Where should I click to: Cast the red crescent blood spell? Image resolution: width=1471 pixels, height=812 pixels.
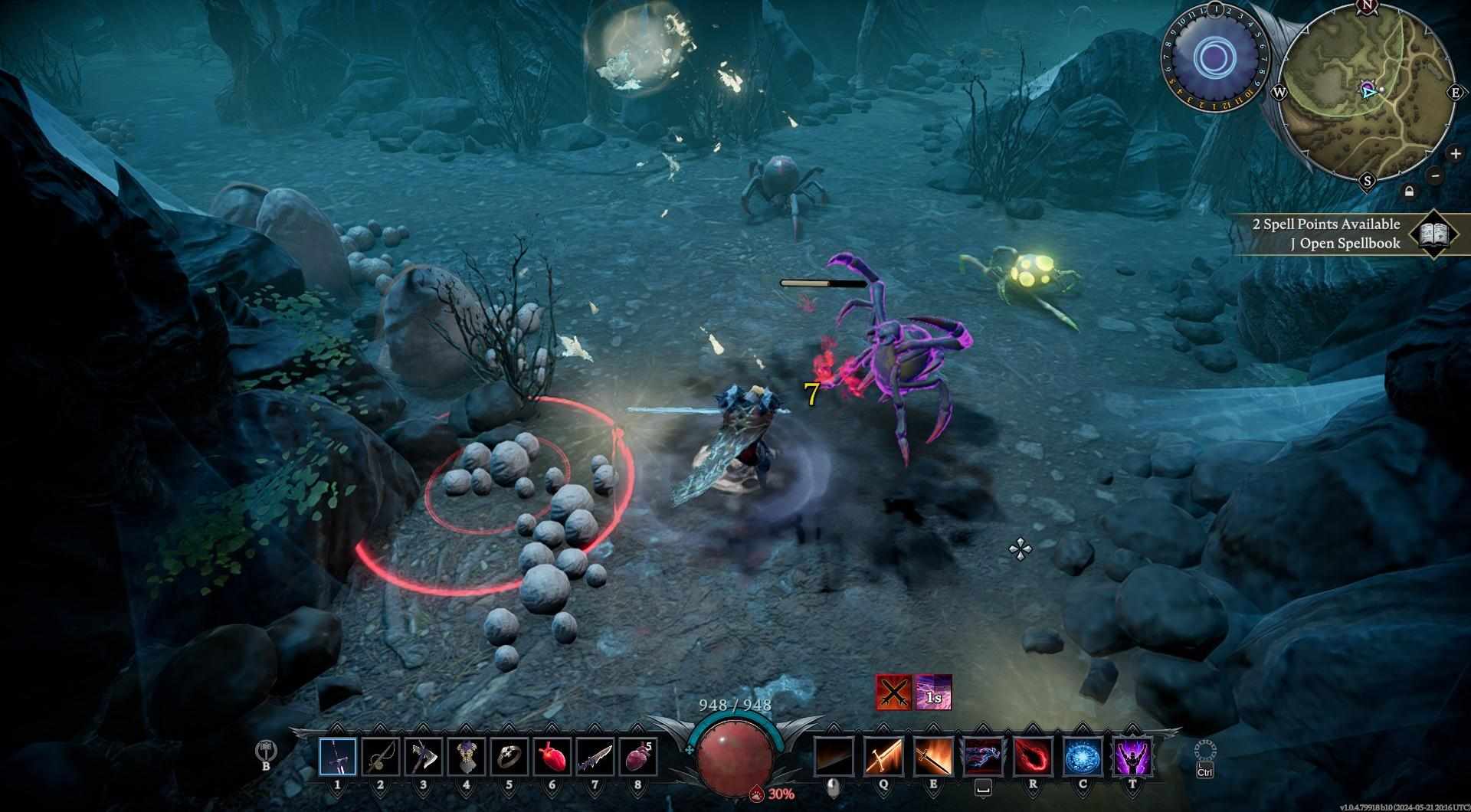[x=1033, y=757]
